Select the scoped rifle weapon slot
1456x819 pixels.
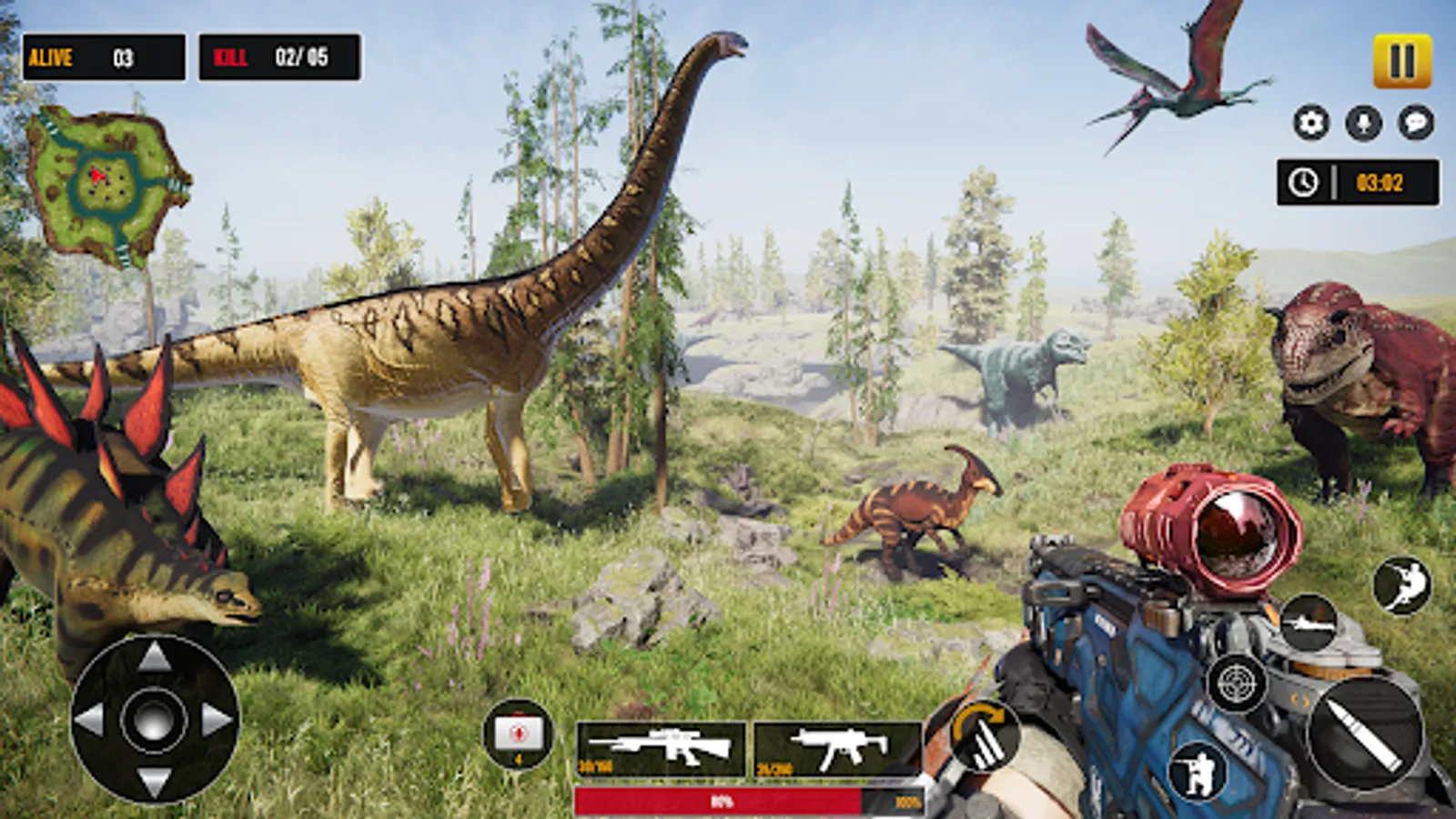click(662, 749)
